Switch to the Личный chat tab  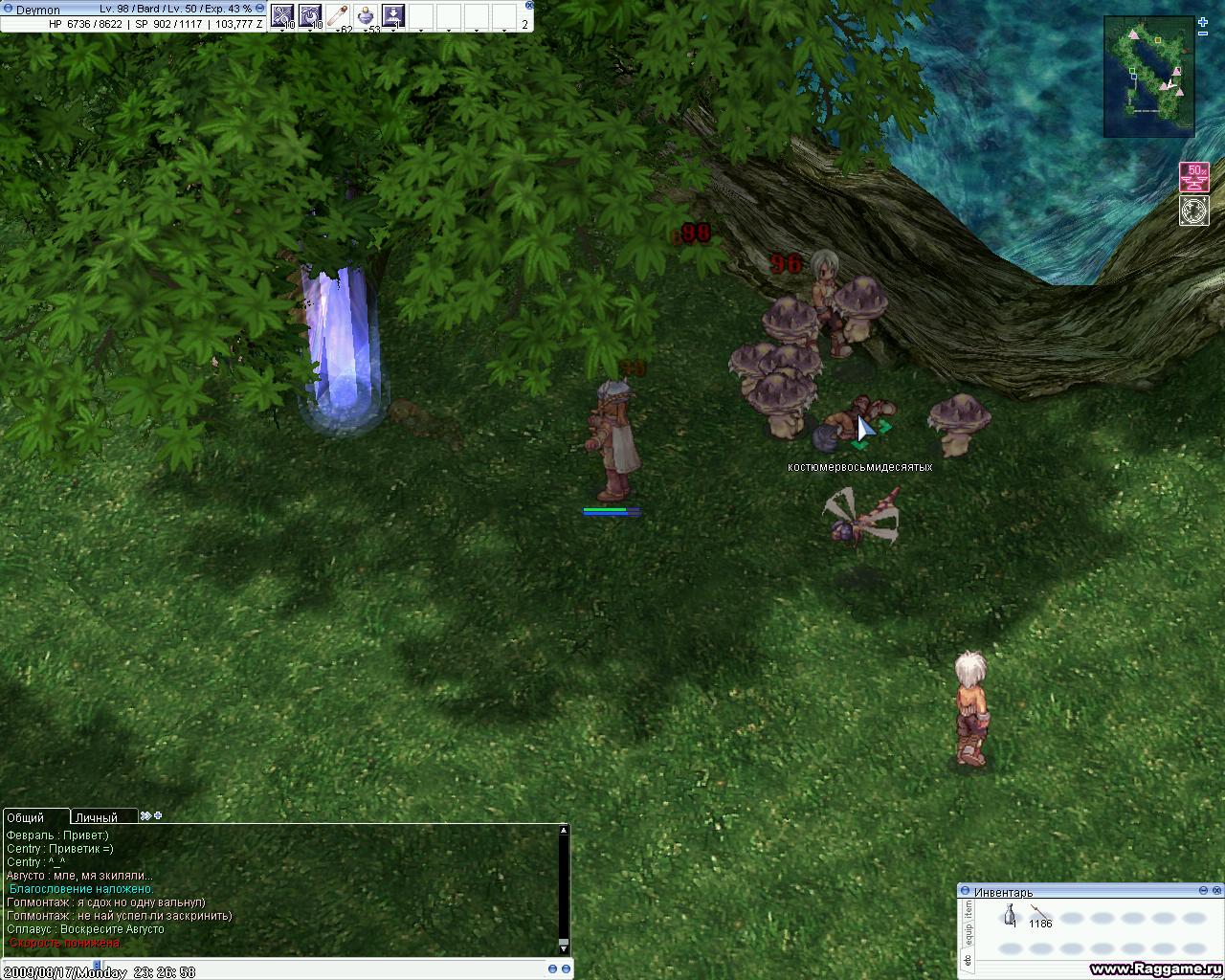pyautogui.click(x=97, y=817)
